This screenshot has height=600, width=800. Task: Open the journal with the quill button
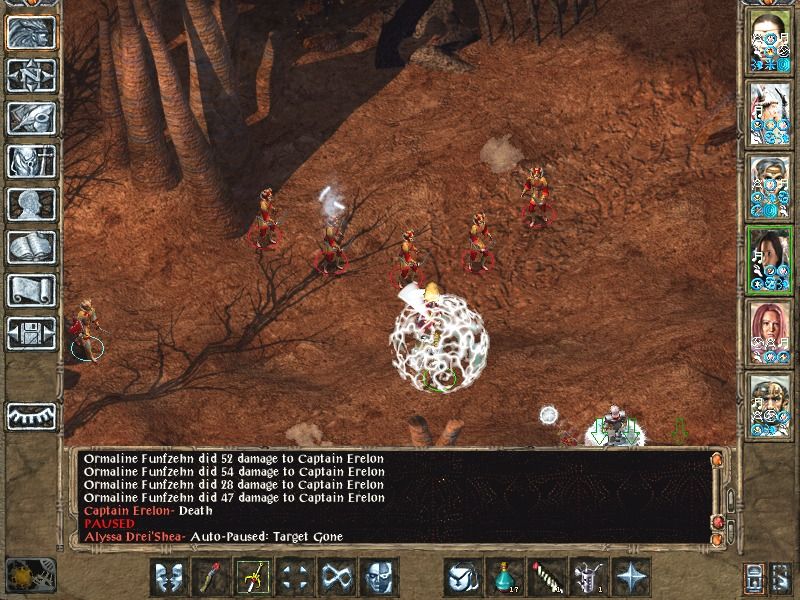pyautogui.click(x=31, y=118)
